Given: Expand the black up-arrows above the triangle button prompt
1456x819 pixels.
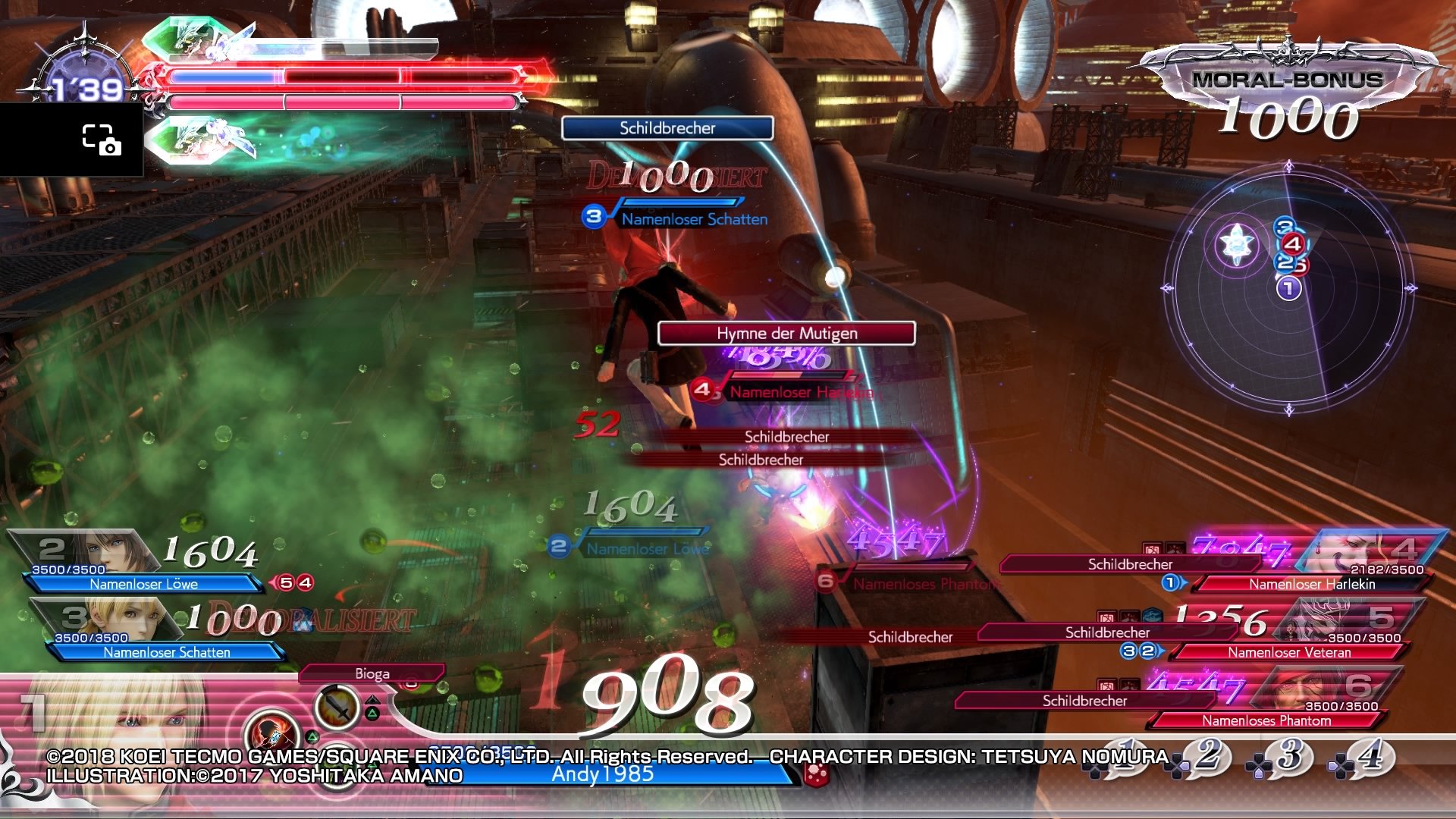Looking at the screenshot, I should (x=373, y=699).
